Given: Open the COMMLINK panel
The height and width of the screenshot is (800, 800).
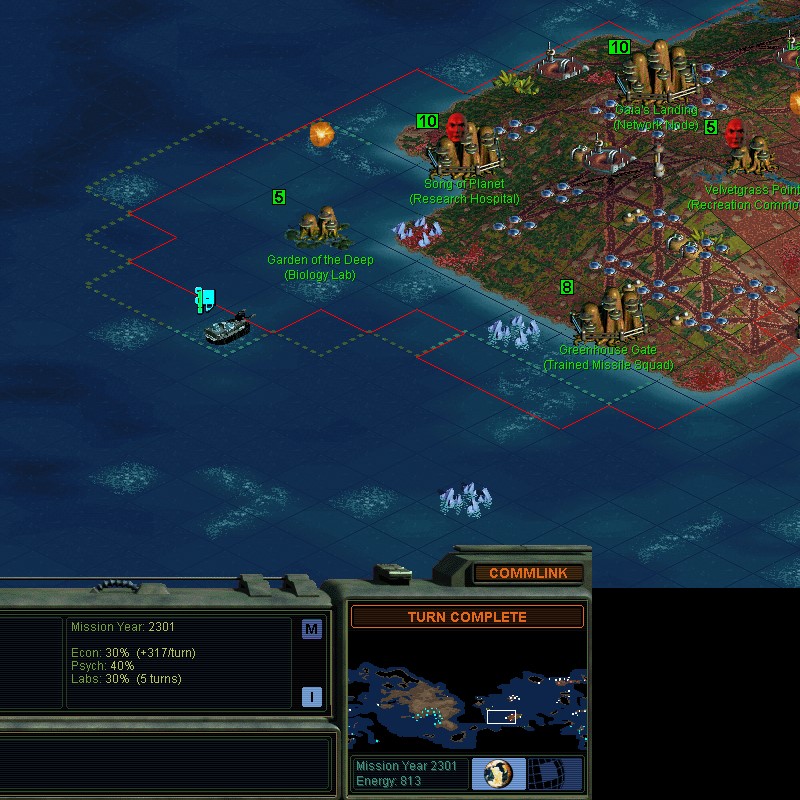Looking at the screenshot, I should [x=528, y=573].
